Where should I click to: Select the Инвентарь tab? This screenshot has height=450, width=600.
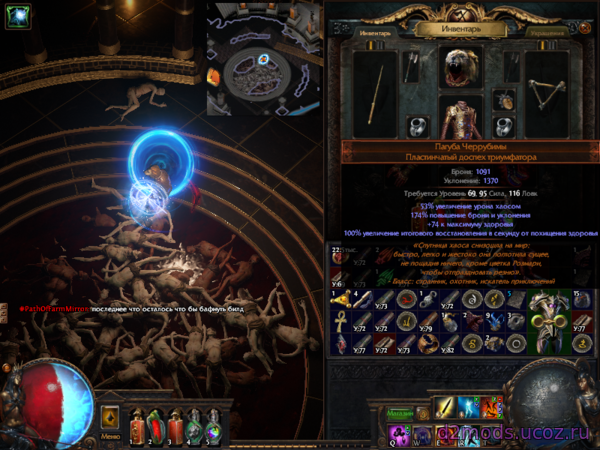pos(375,31)
